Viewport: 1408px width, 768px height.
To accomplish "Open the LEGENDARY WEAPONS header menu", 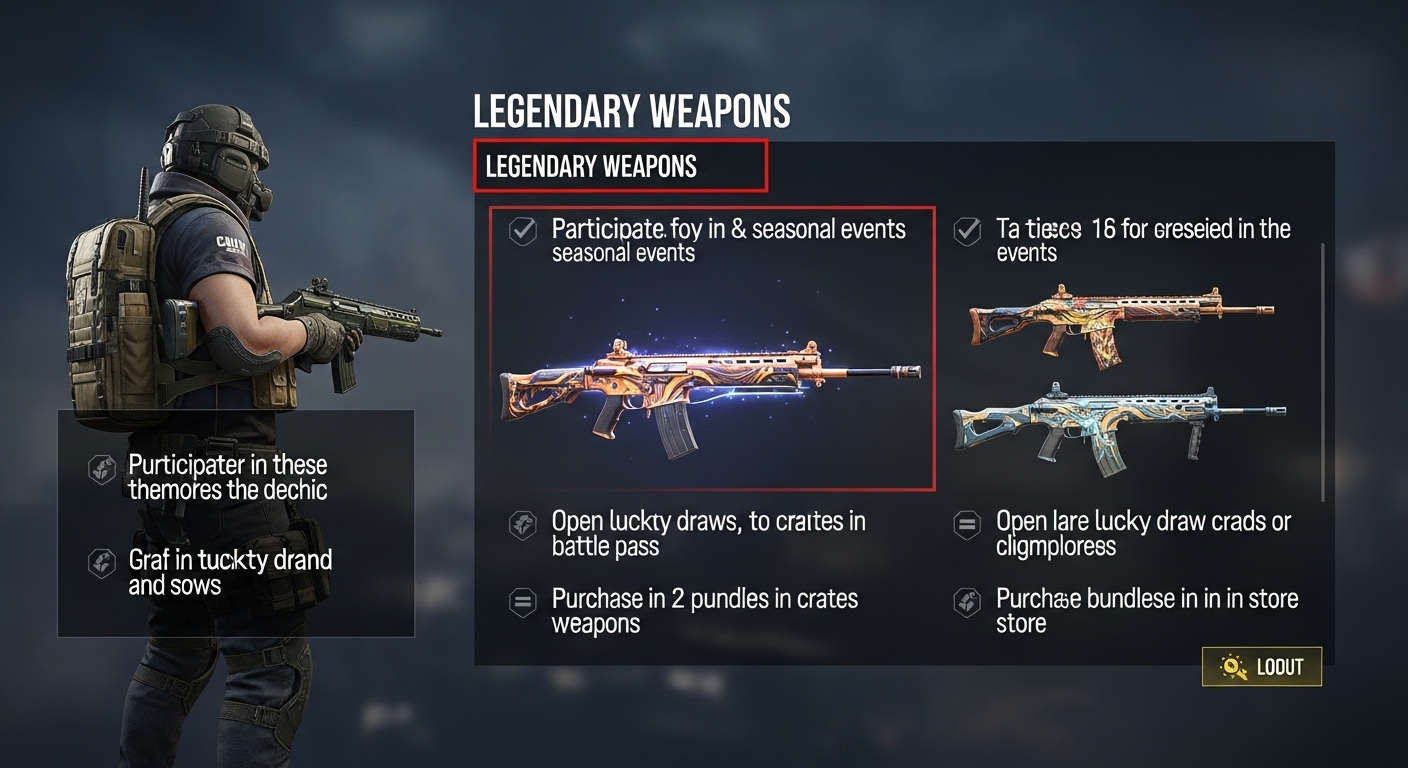I will coord(631,111).
